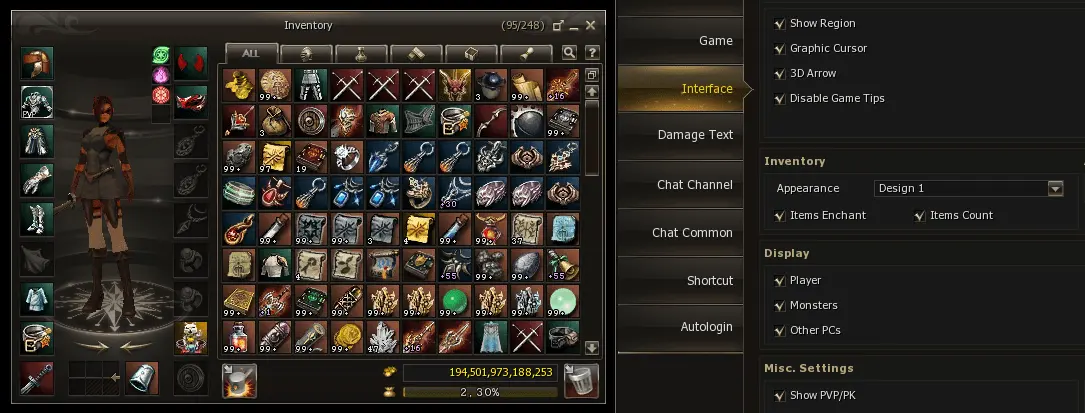Click the inventory help question mark
This screenshot has width=1085, height=413.
[x=592, y=53]
